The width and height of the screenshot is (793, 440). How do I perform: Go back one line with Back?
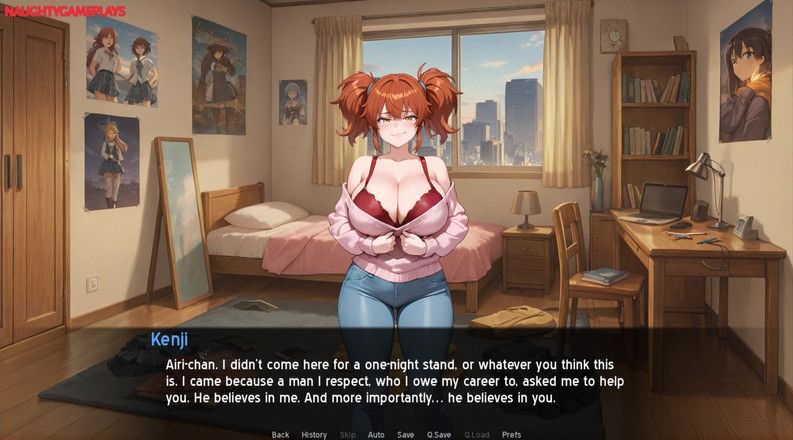[x=280, y=435]
